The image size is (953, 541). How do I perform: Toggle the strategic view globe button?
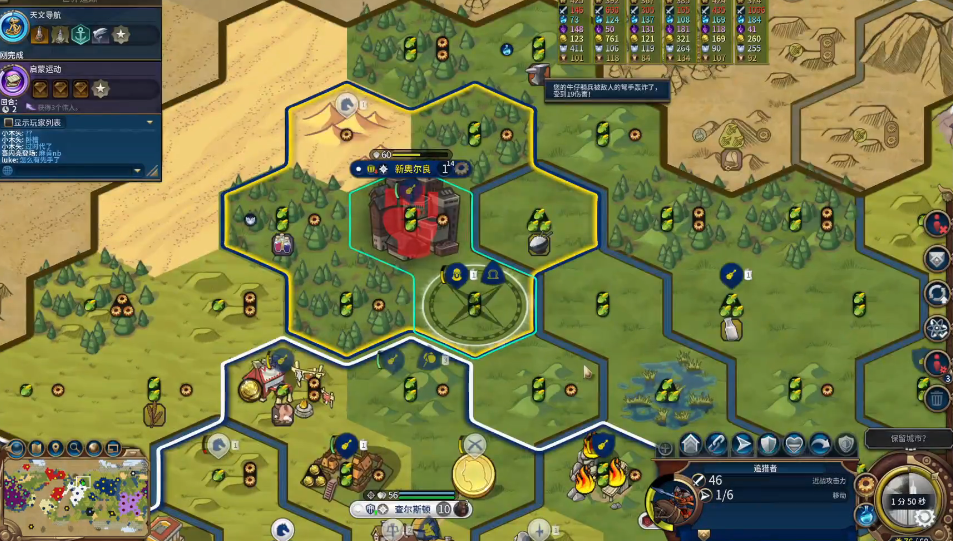click(94, 447)
